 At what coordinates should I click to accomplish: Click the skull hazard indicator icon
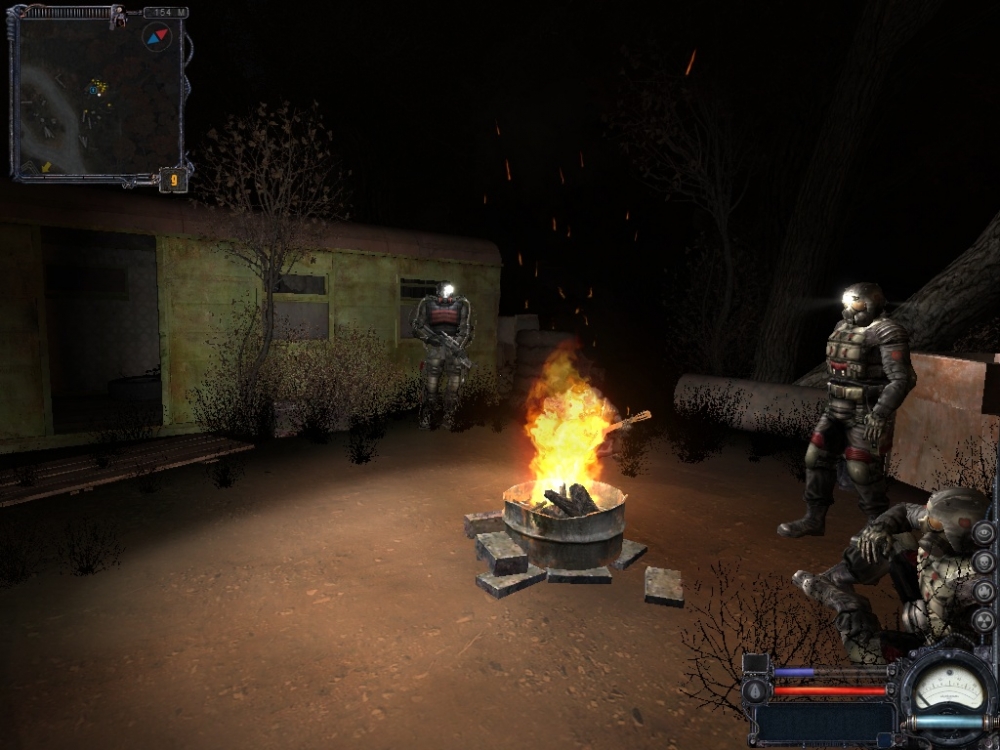pyautogui.click(x=983, y=561)
